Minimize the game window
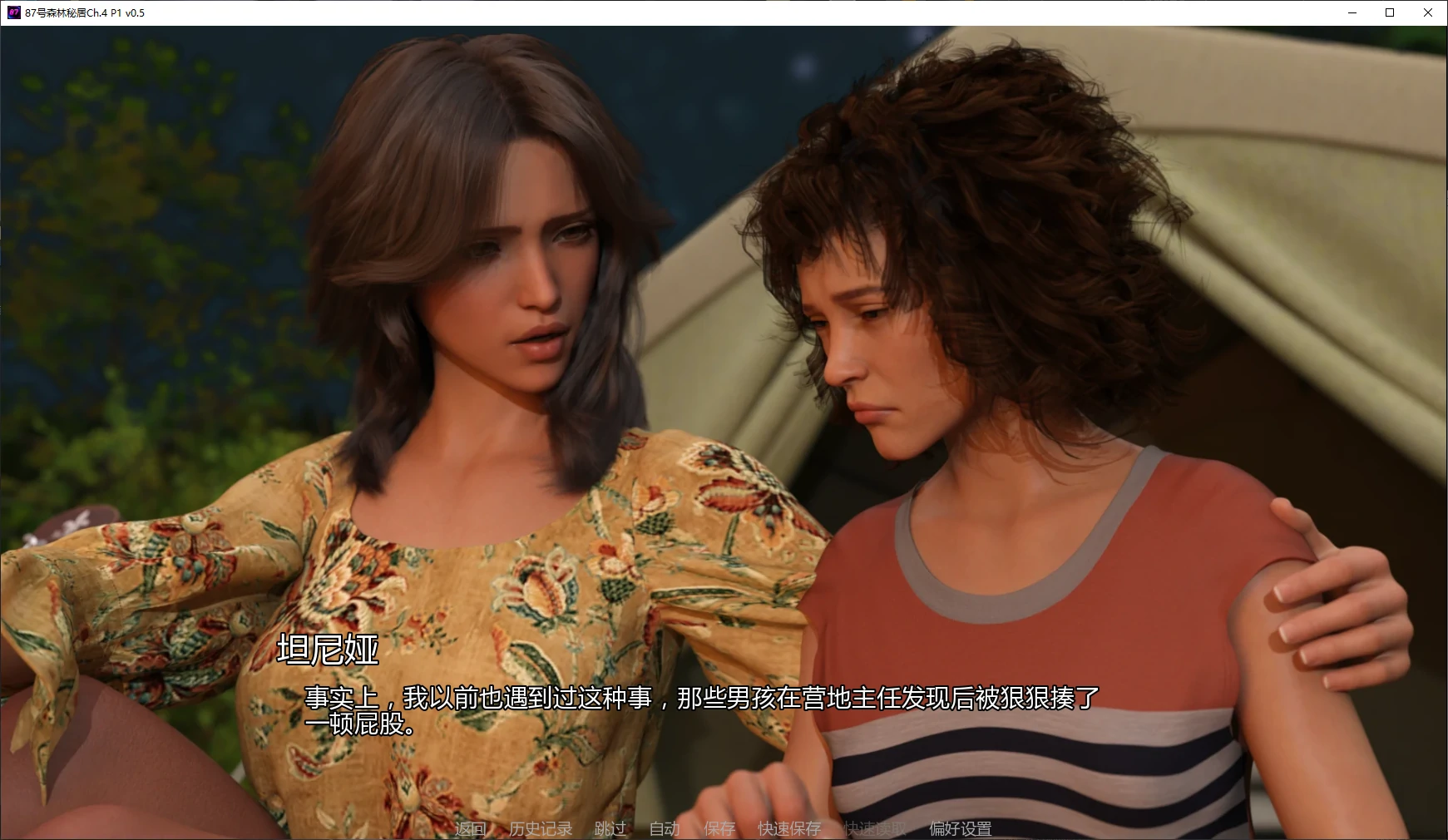1448x840 pixels. click(1350, 12)
